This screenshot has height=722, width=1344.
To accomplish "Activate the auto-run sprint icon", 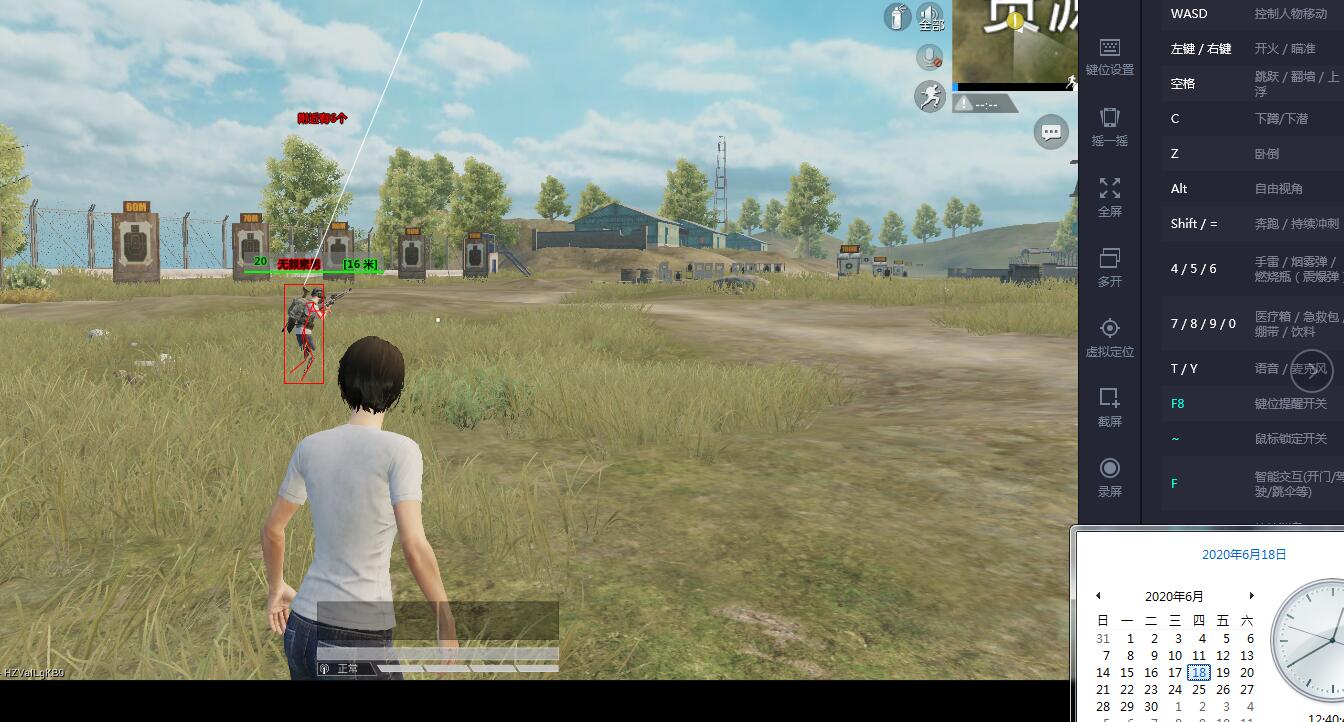I will point(930,96).
